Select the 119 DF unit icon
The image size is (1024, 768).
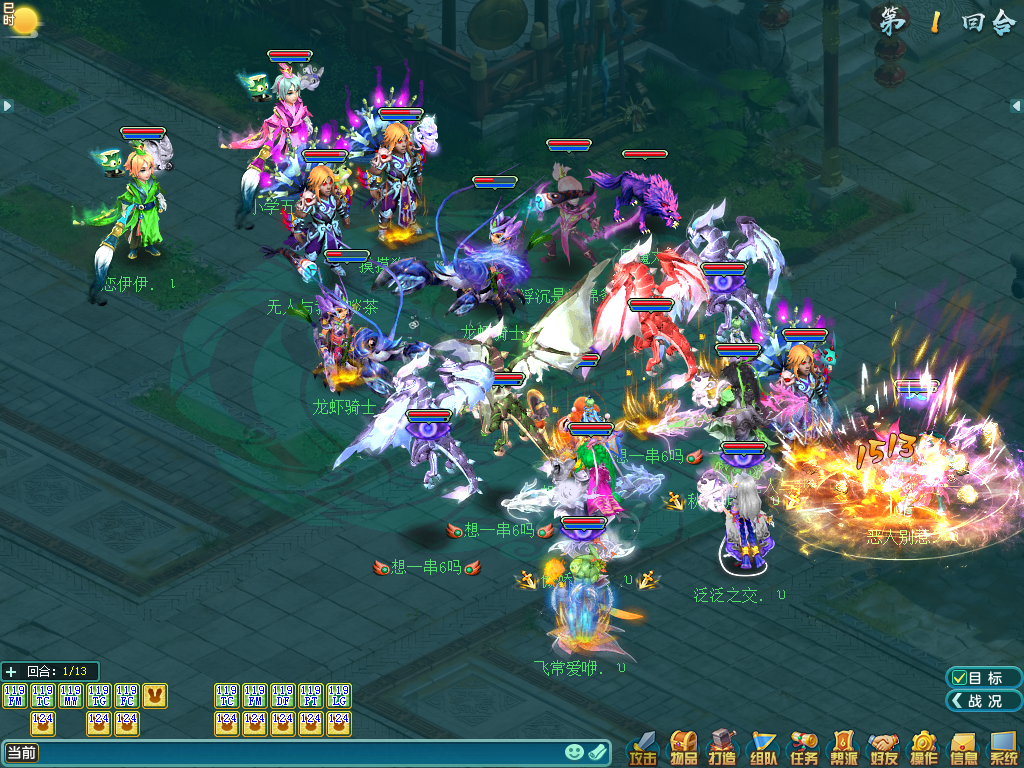pyautogui.click(x=283, y=696)
